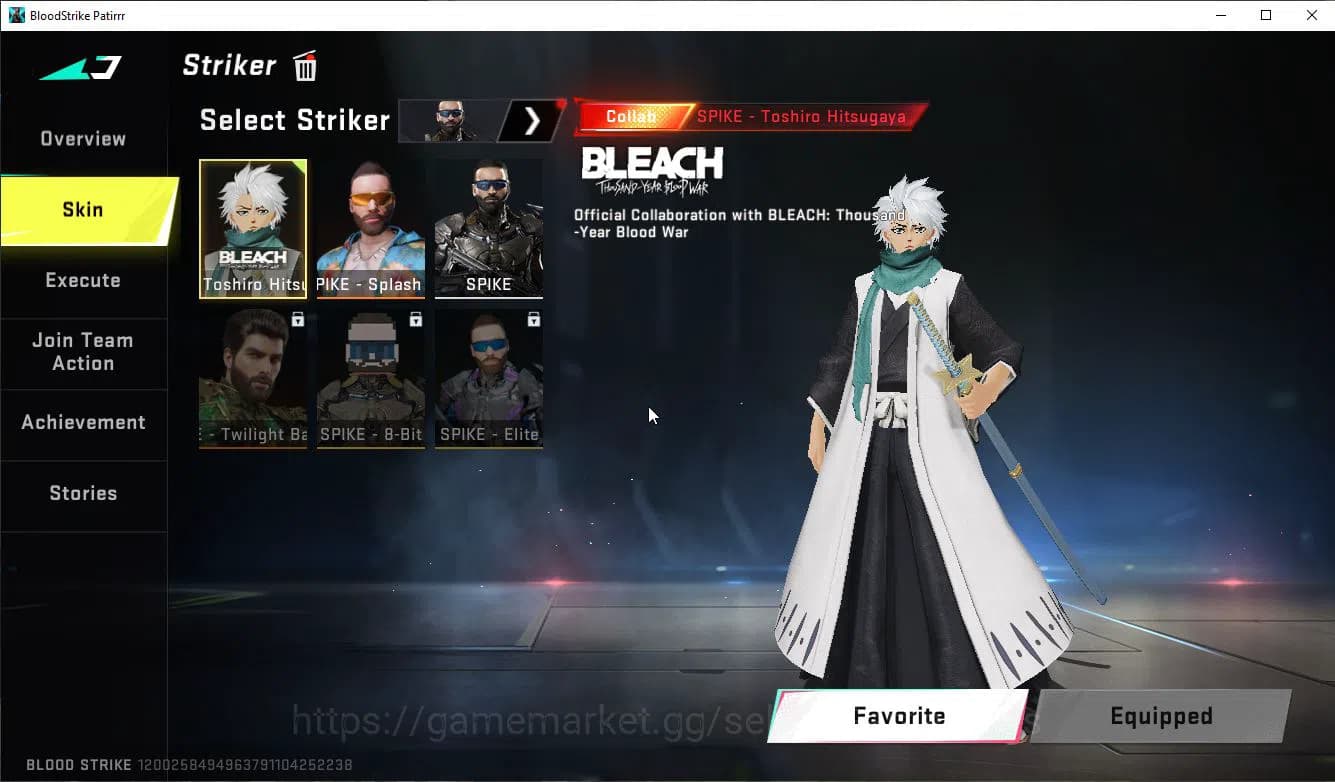This screenshot has width=1335, height=782.
Task: Click the BLEACH Thousand-Year Blood War logo
Action: (x=652, y=167)
